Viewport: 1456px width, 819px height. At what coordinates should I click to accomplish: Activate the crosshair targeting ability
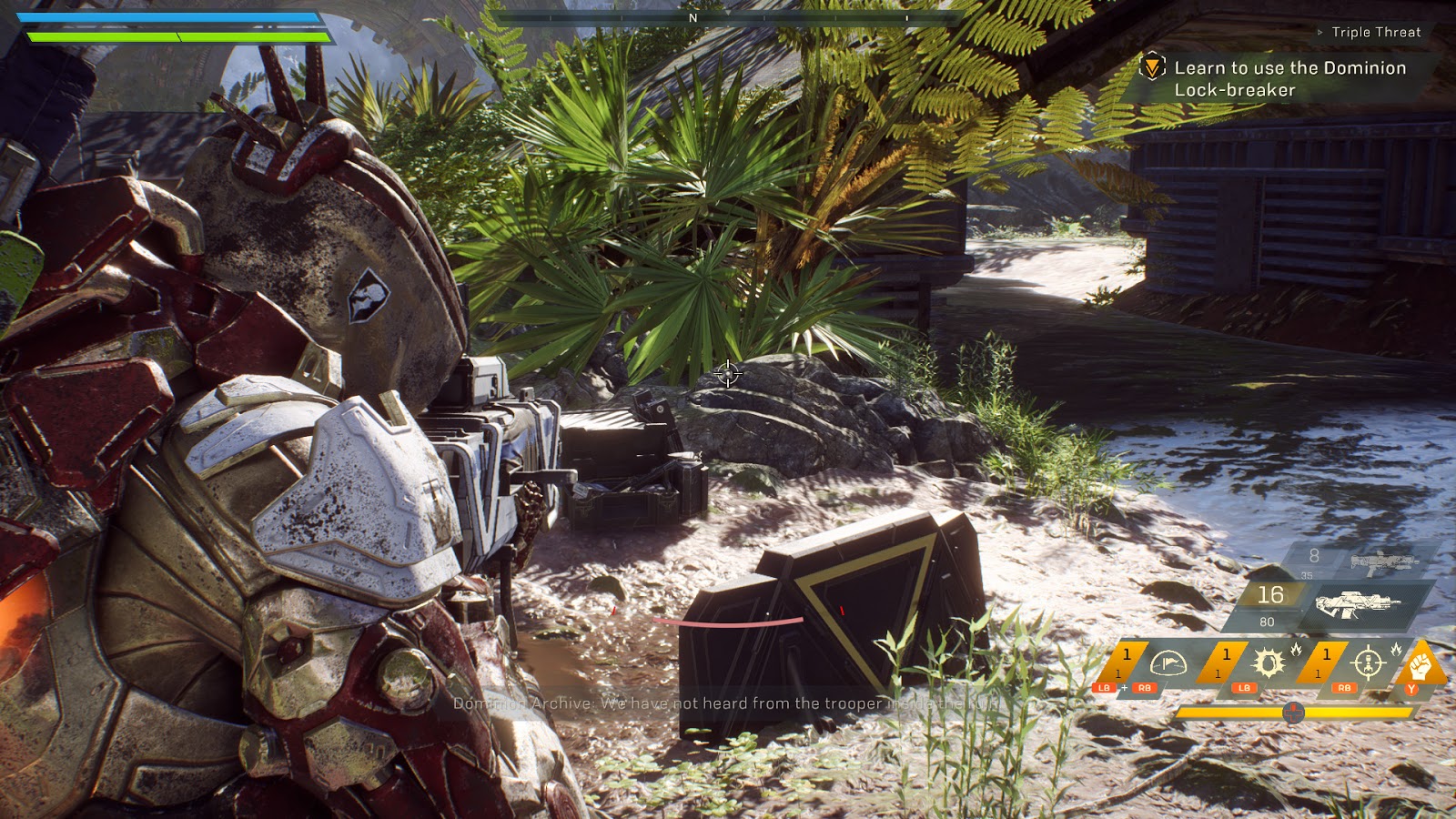pos(1368,664)
